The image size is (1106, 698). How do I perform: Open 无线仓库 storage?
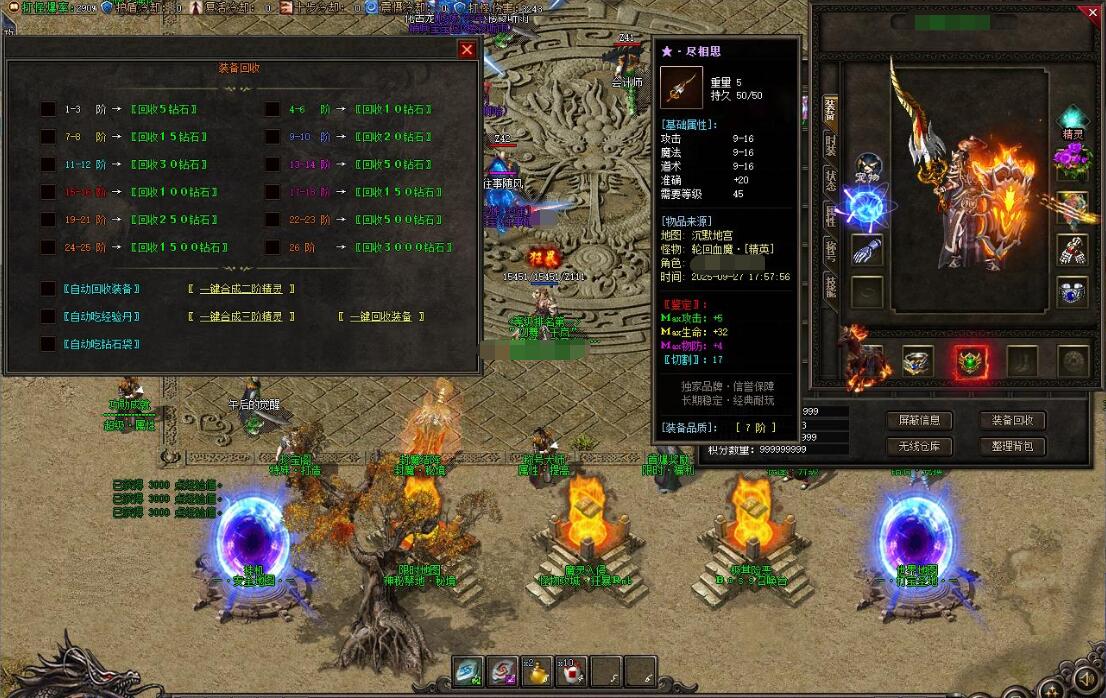pos(920,447)
